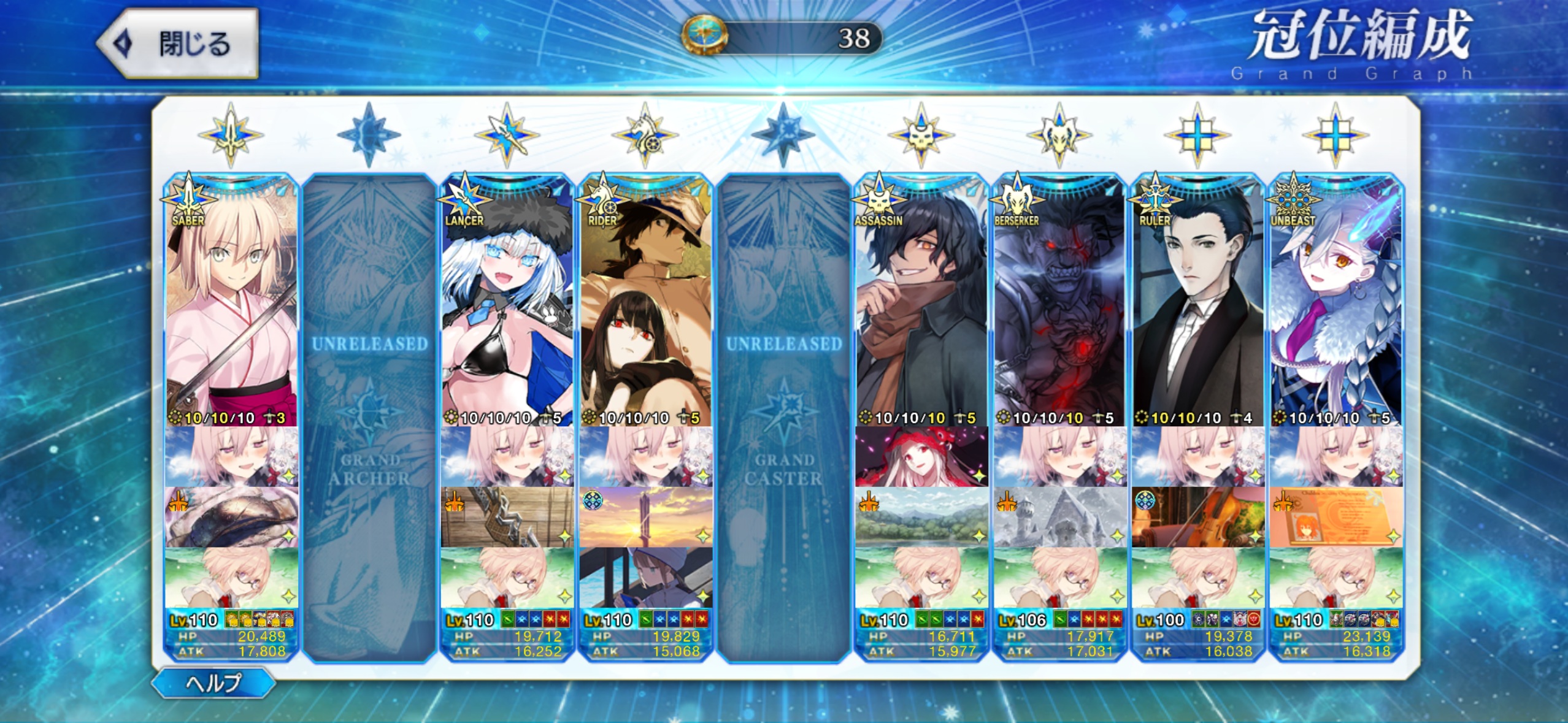Click the skull Assassin class emblem above cards
This screenshot has width=1568, height=723.
pyautogui.click(x=921, y=135)
